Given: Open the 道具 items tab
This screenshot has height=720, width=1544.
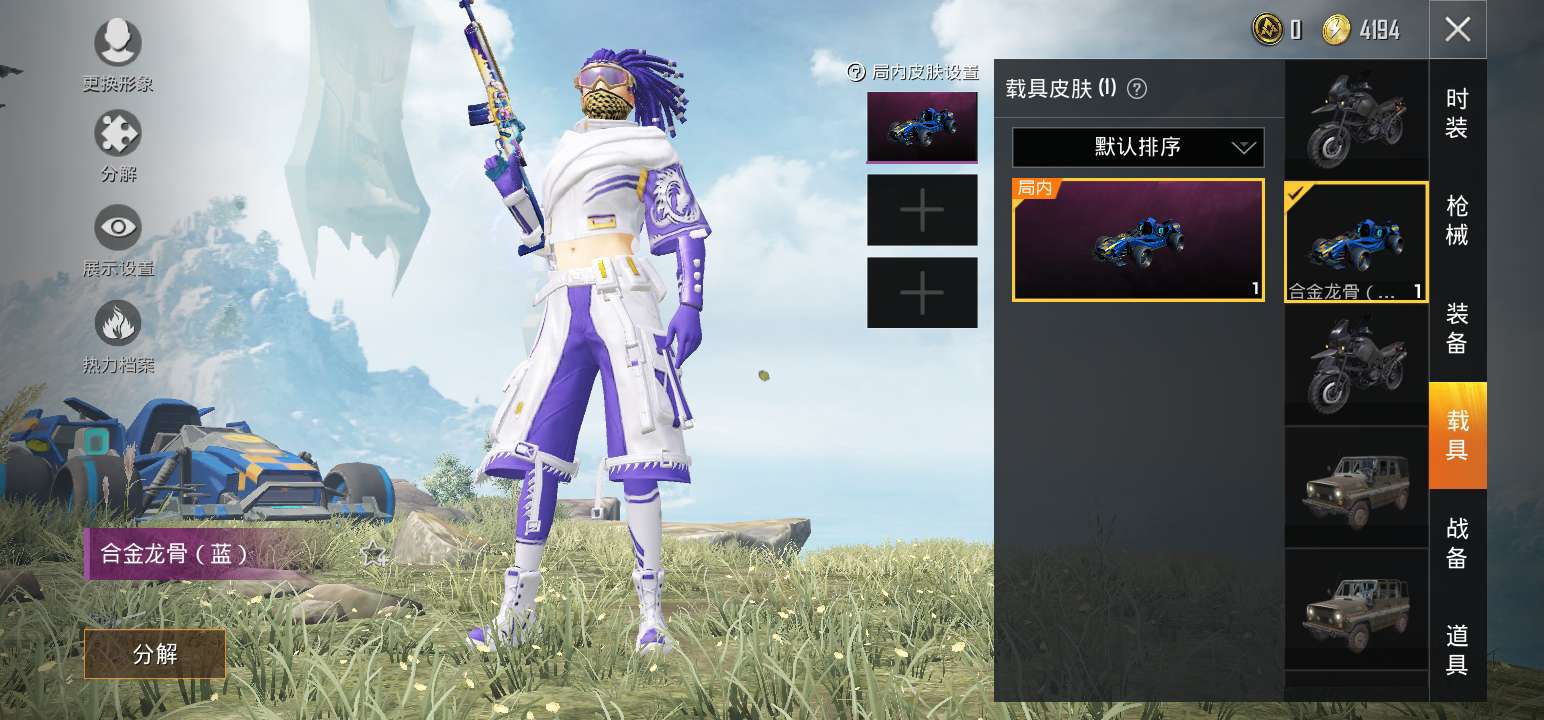Looking at the screenshot, I should tap(1457, 650).
